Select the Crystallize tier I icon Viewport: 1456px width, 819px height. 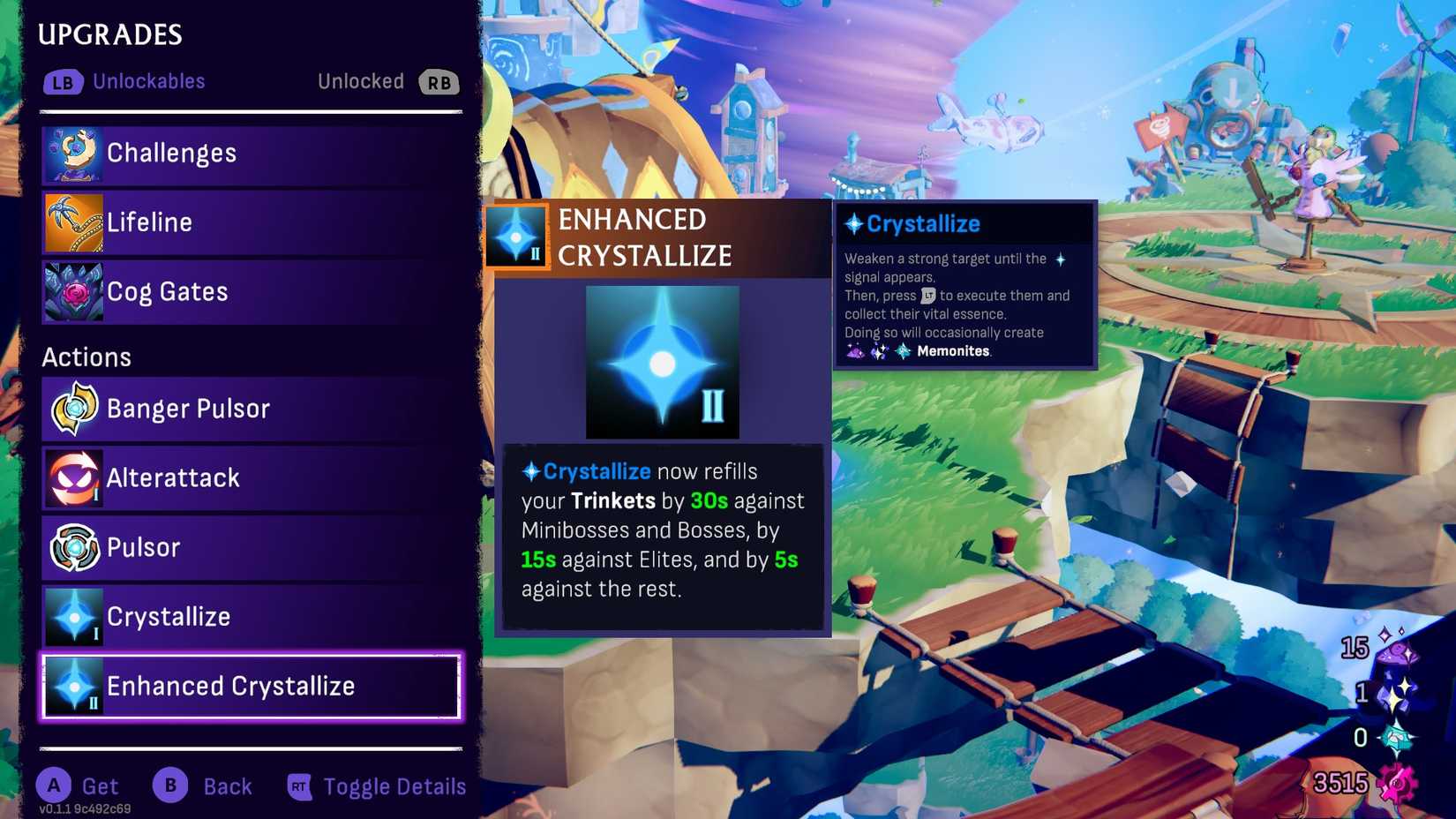pos(75,617)
